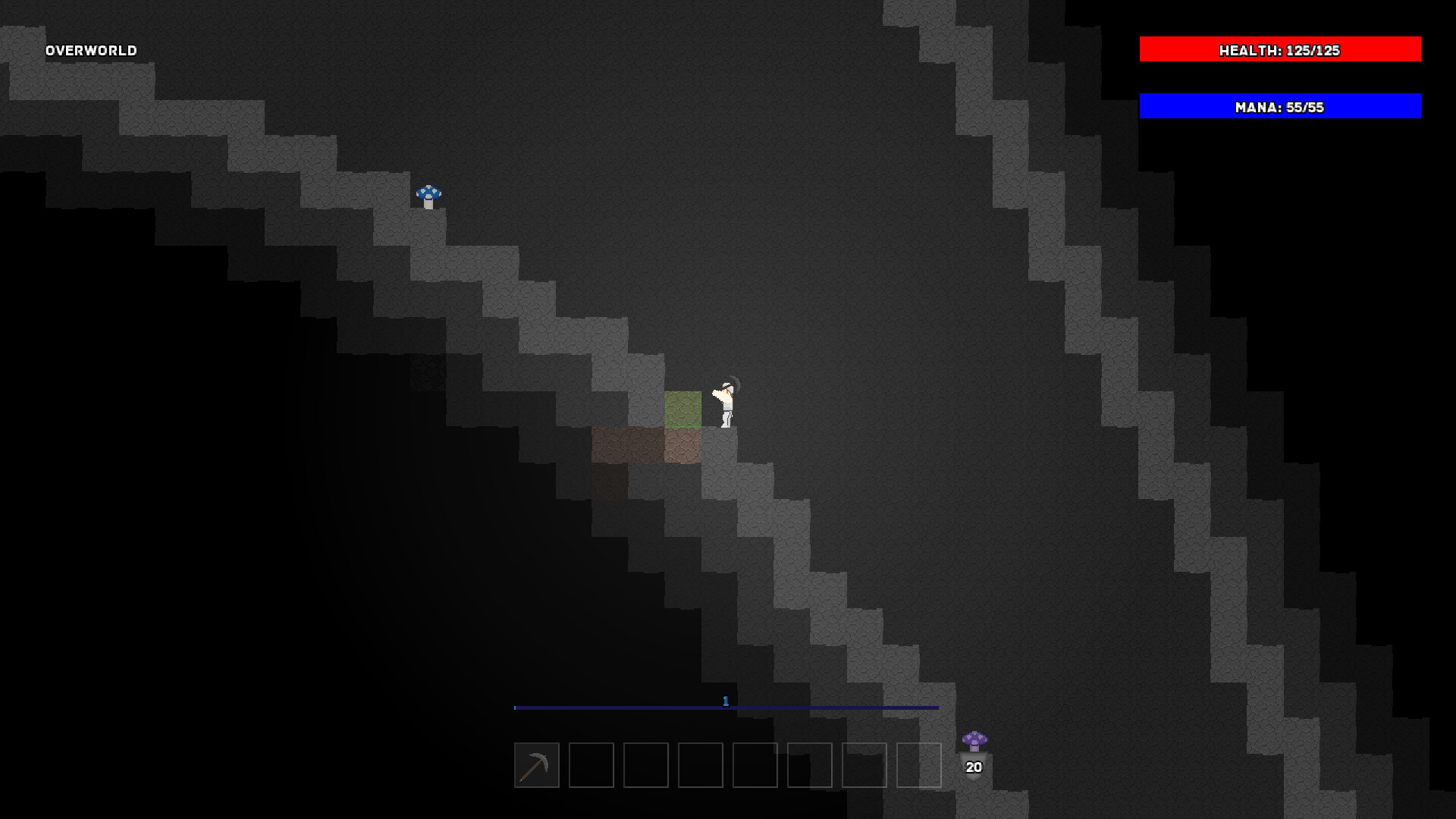
Task: Select the pickaxe in hotbar slot 1
Action: click(x=536, y=766)
